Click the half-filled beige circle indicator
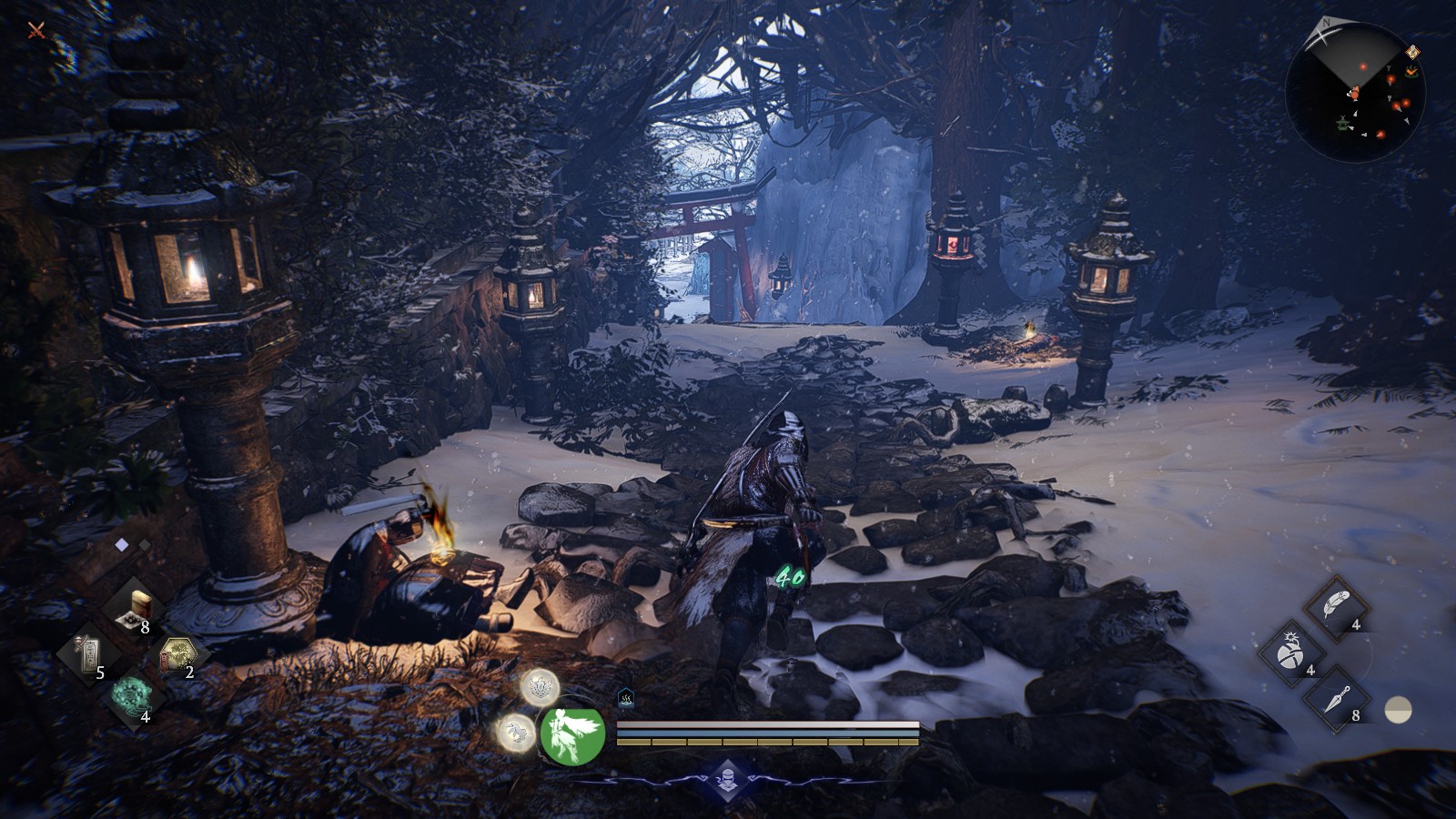Image resolution: width=1456 pixels, height=819 pixels. point(1398,710)
